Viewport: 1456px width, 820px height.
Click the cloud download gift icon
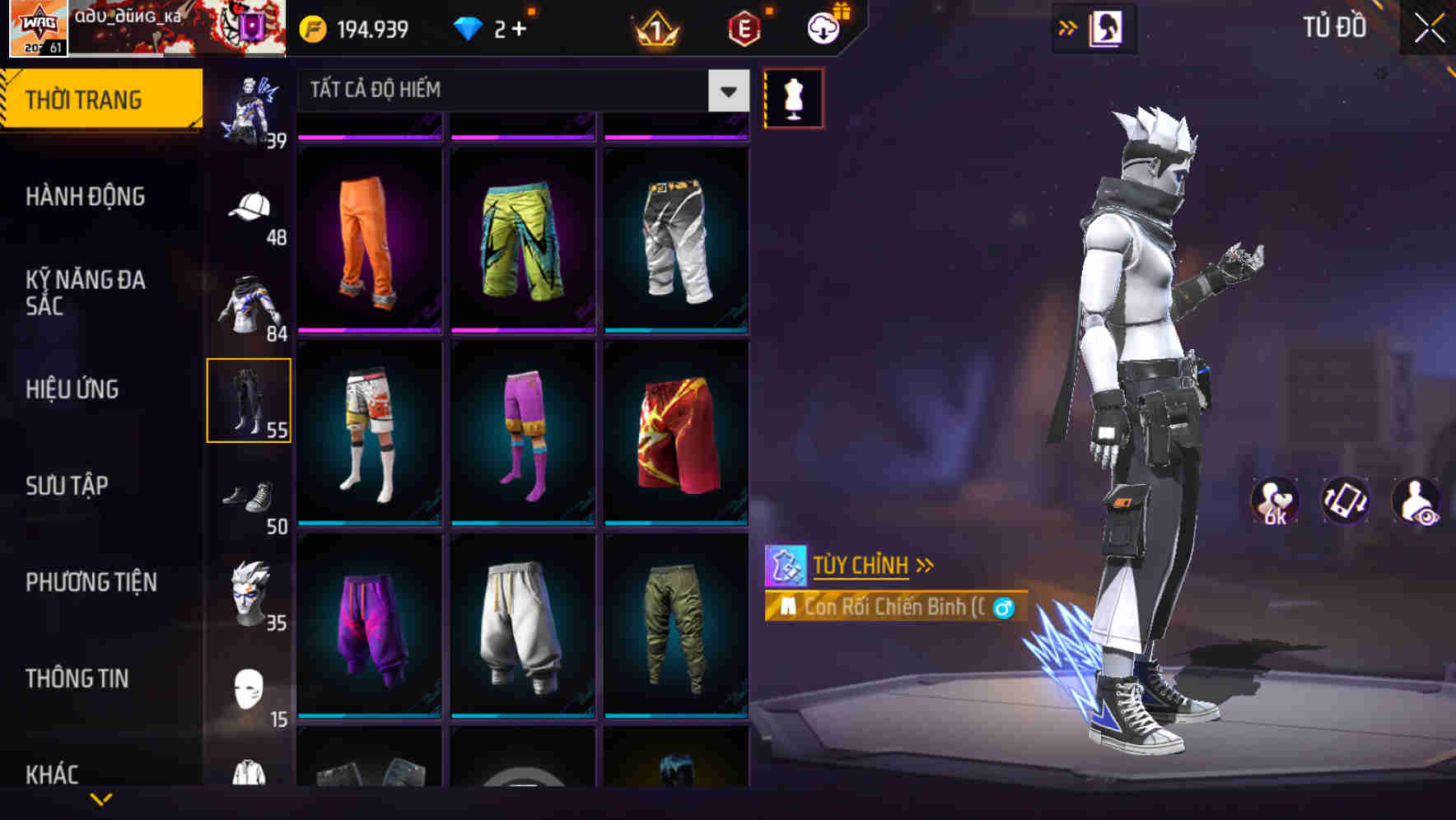tap(821, 27)
